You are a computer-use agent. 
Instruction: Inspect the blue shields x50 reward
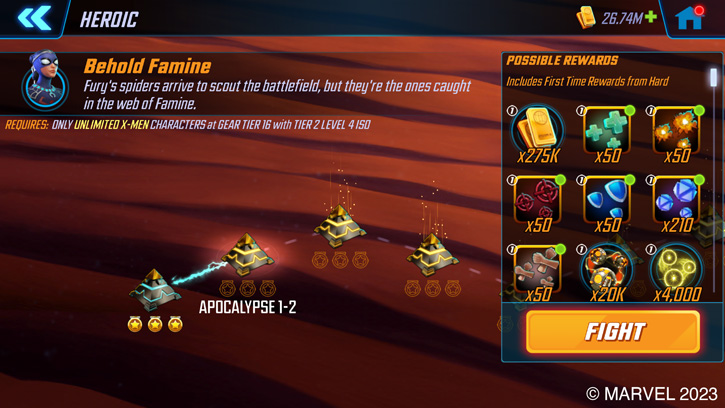click(x=607, y=201)
